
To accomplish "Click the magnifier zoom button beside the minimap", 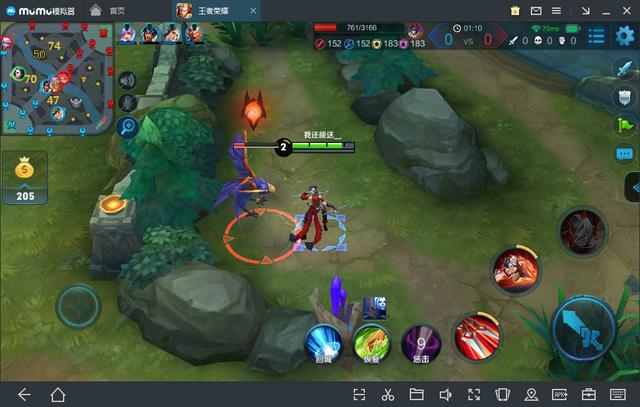I will (x=128, y=126).
